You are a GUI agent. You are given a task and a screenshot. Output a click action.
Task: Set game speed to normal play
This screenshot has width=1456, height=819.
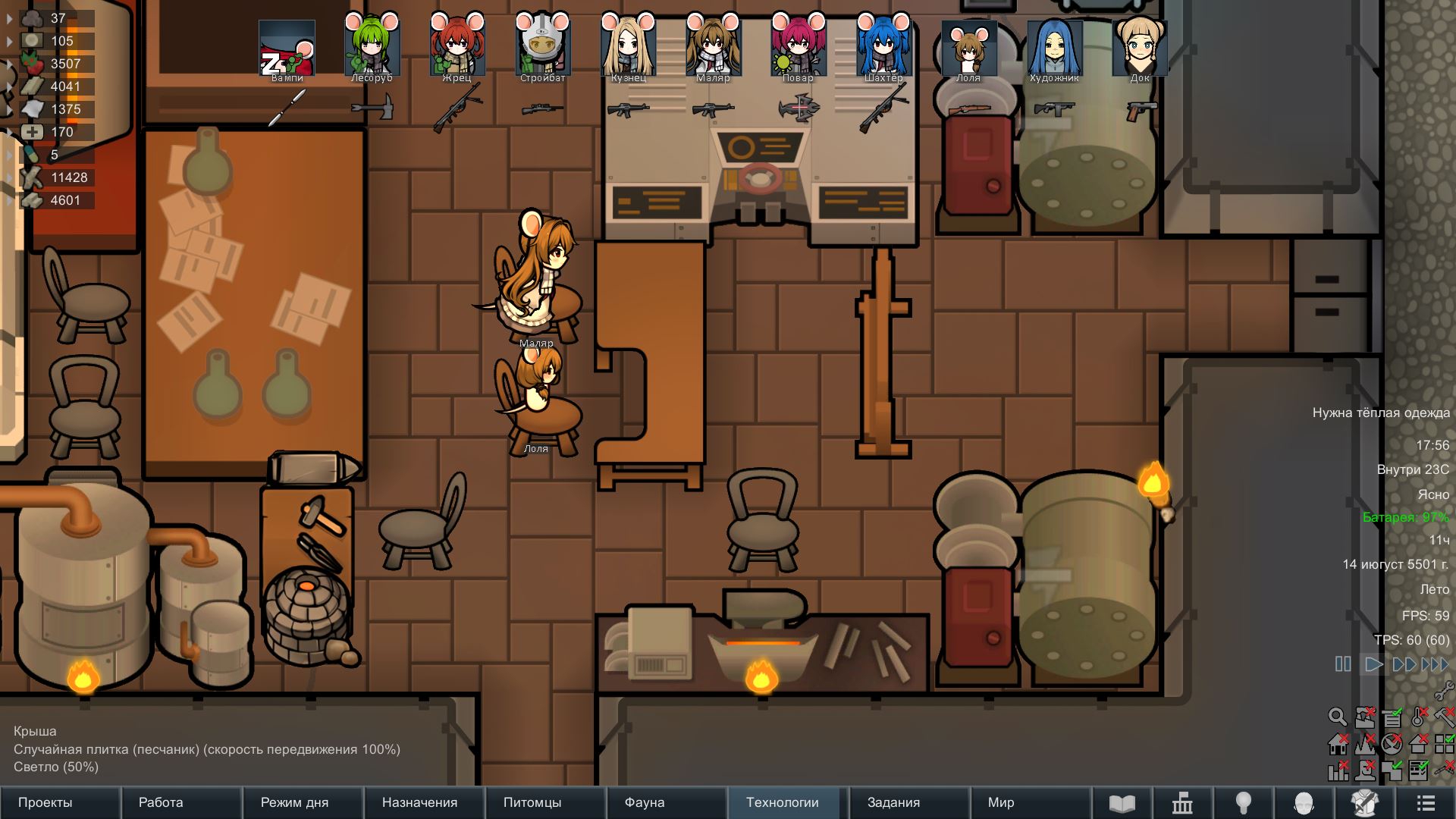1373,664
